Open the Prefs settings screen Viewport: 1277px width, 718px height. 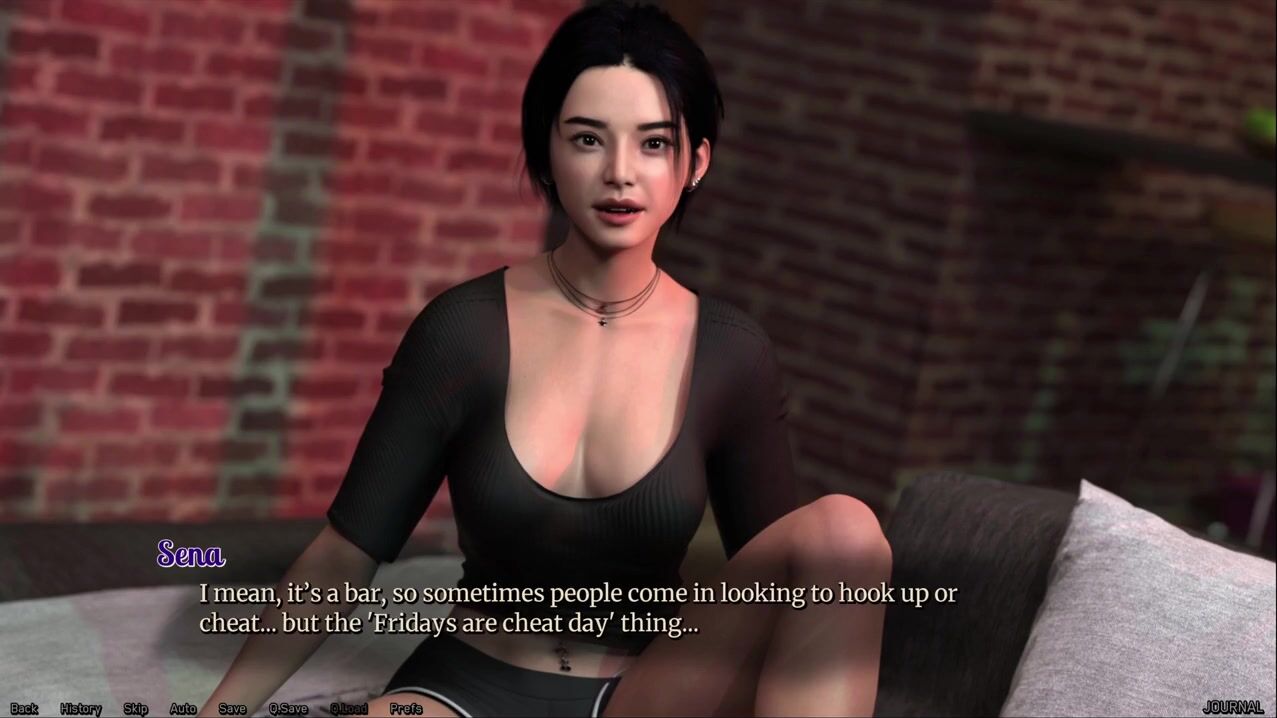pos(406,708)
